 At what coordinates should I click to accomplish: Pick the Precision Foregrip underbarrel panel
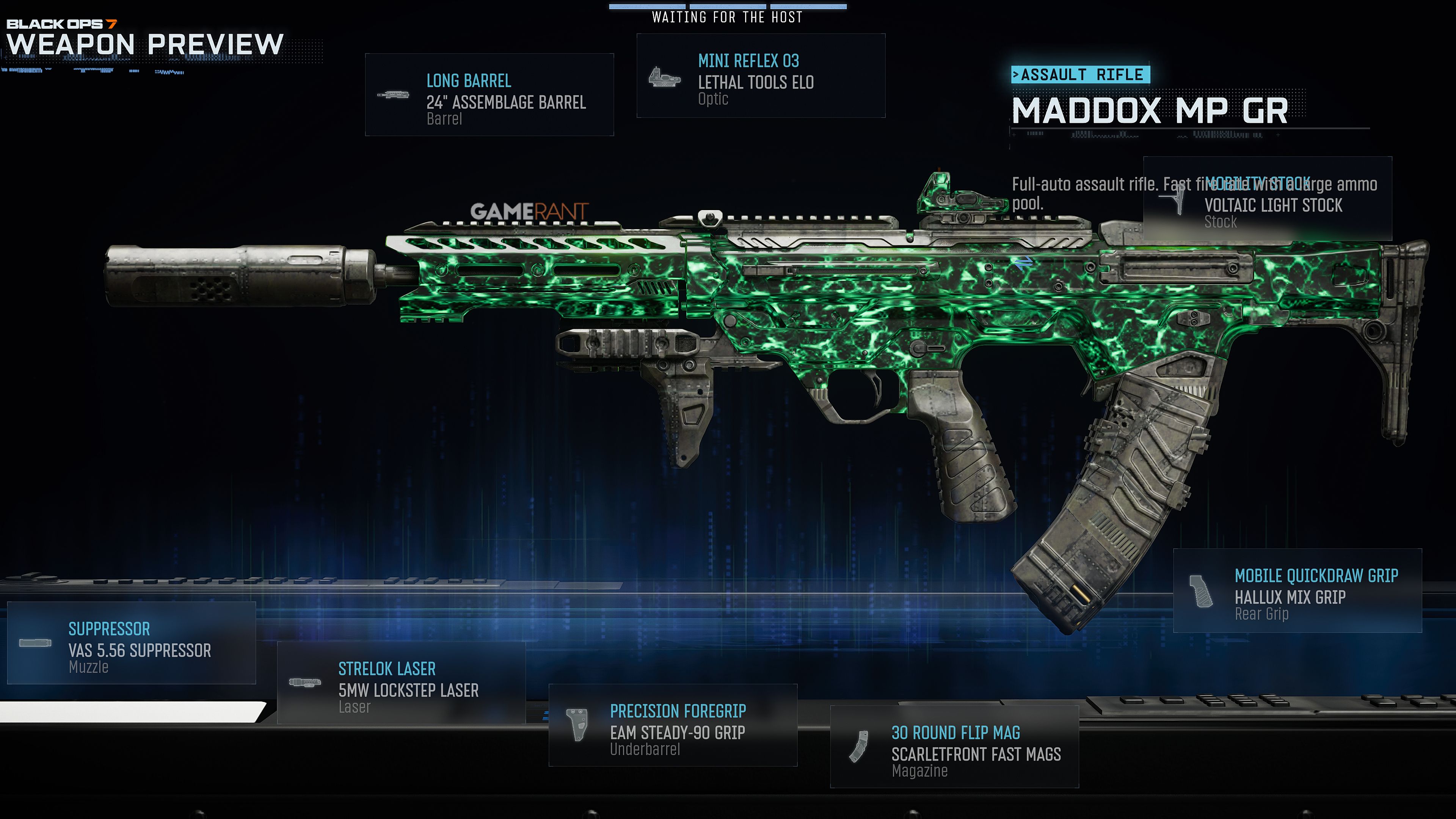(673, 726)
